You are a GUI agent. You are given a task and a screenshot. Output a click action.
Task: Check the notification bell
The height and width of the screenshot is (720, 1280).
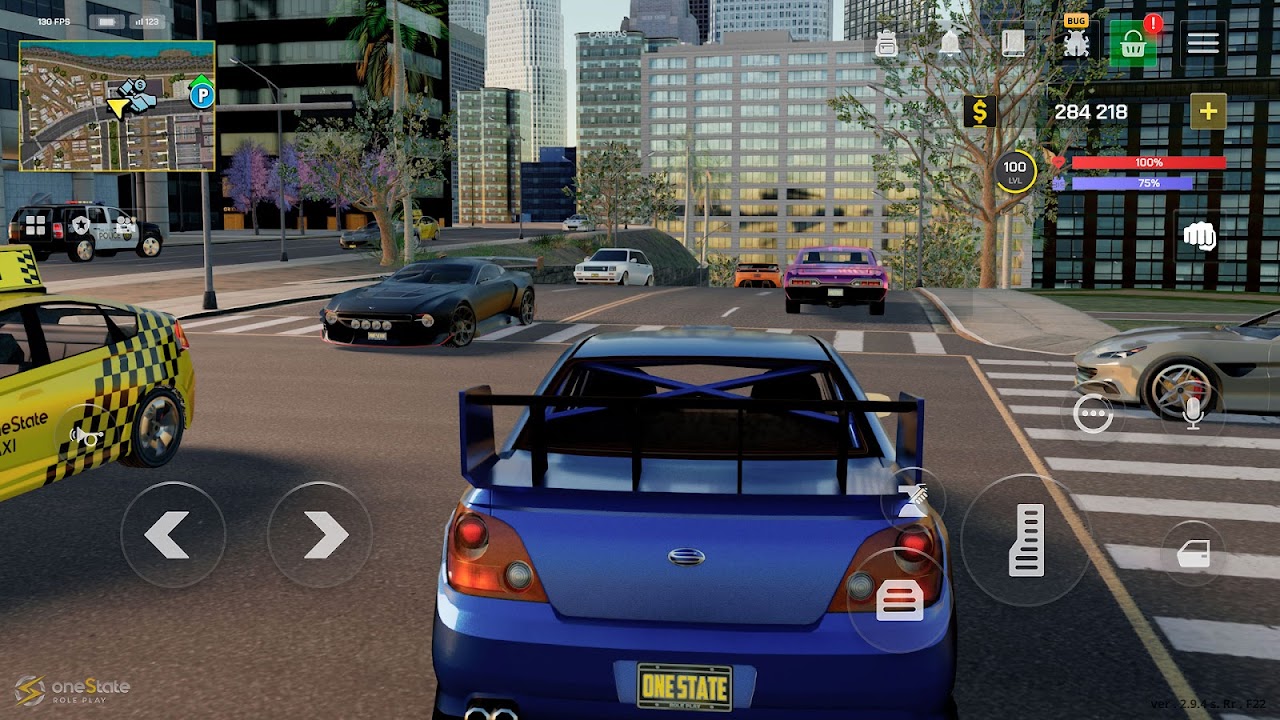[x=949, y=43]
